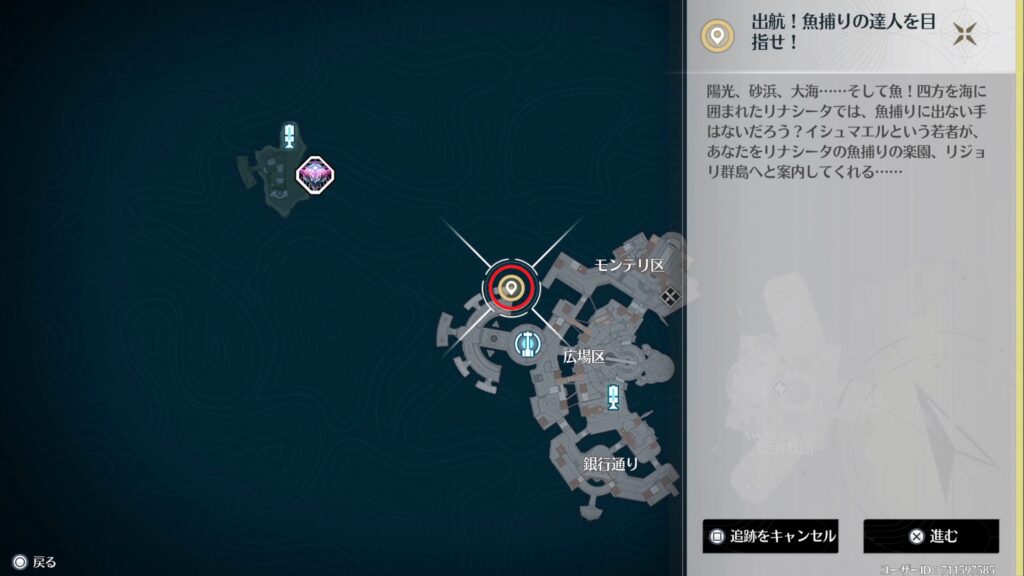Screen dimensions: 1024x576
Task: Click the tracked quest pin on the map
Action: click(x=512, y=289)
